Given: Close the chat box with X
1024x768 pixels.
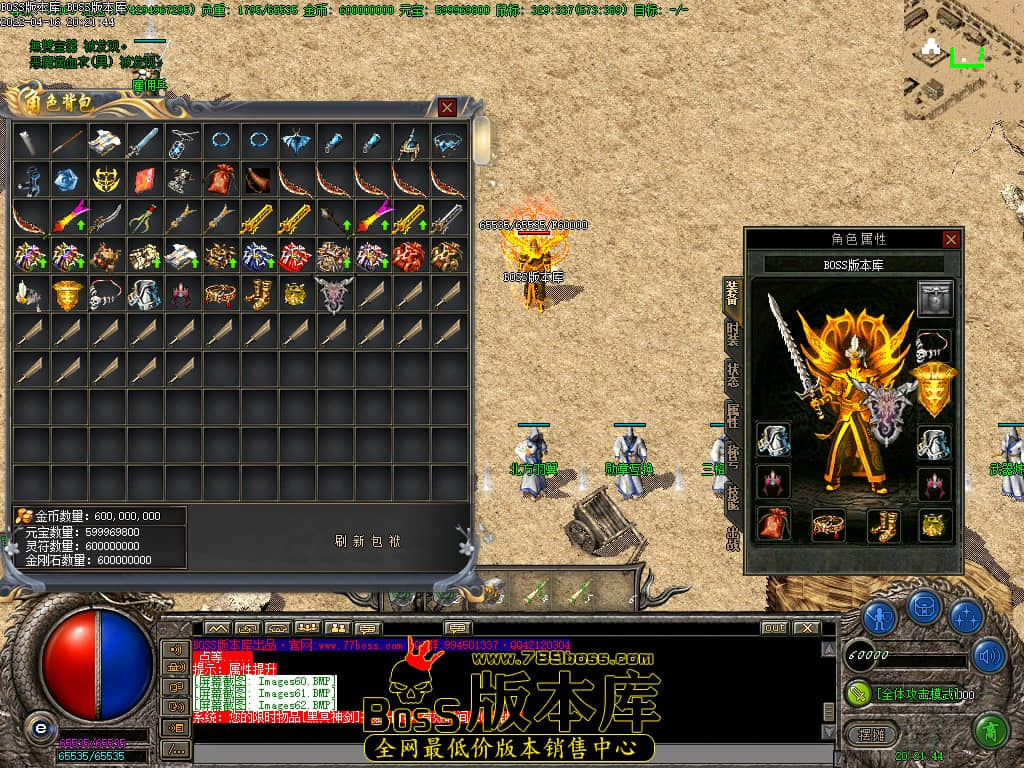Looking at the screenshot, I should 806,628.
